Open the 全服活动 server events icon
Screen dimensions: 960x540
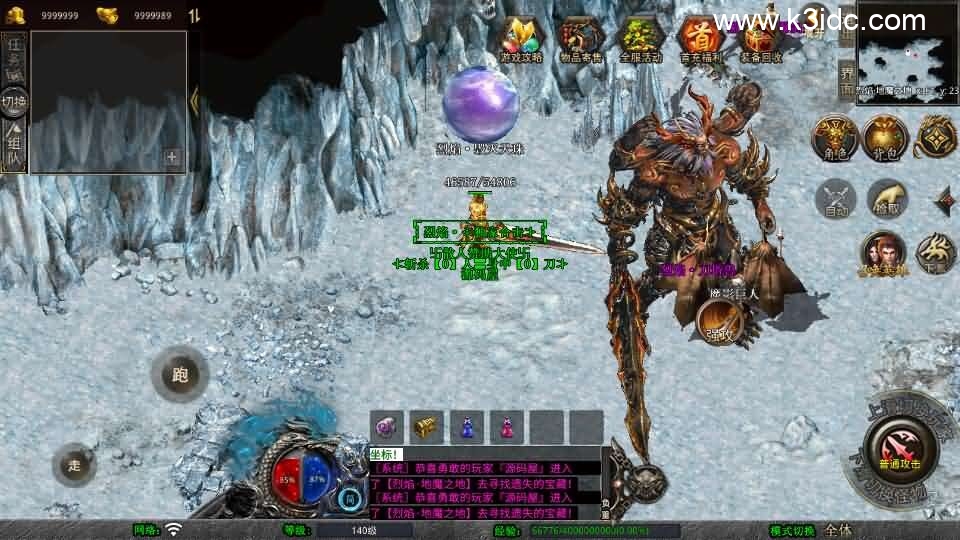[641, 40]
